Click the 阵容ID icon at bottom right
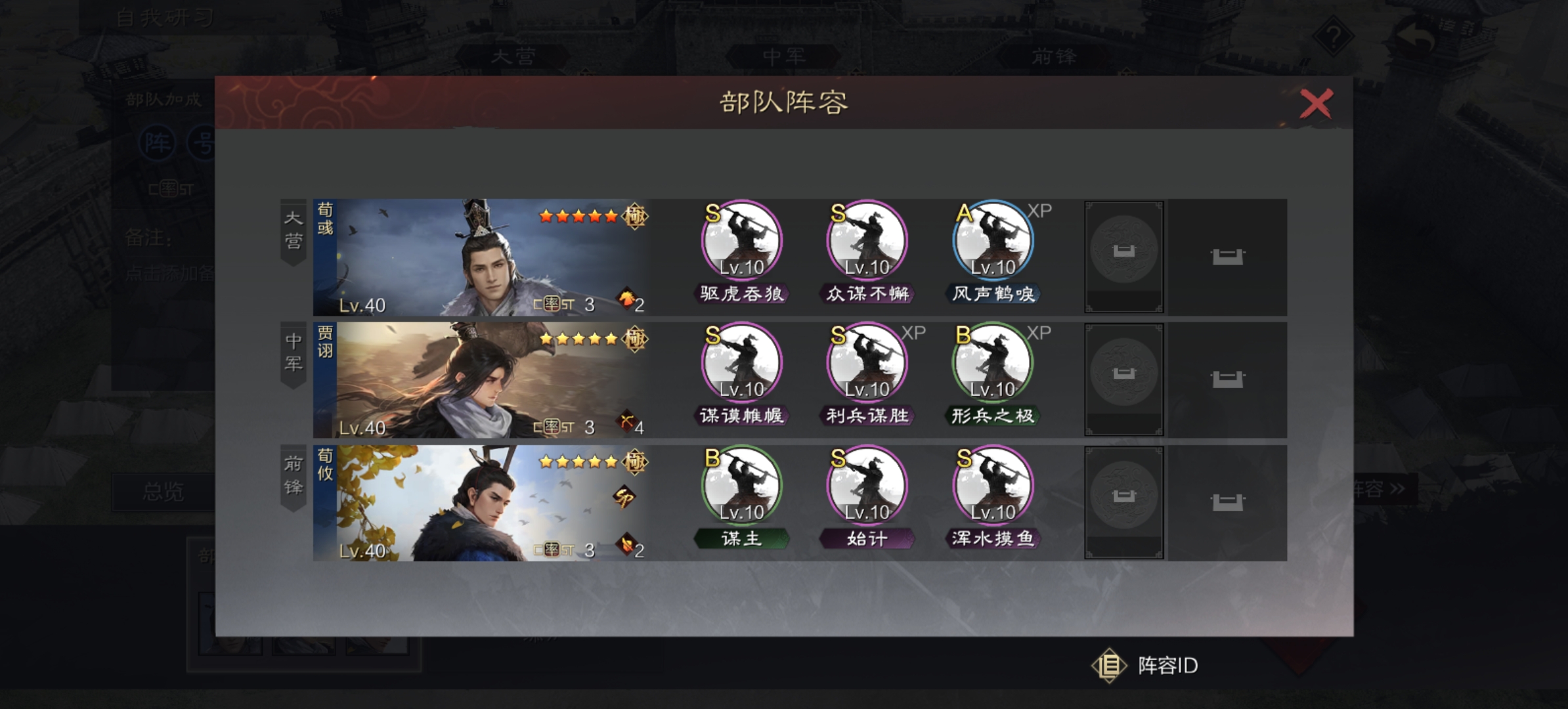The height and width of the screenshot is (709, 1568). pyautogui.click(x=1108, y=665)
